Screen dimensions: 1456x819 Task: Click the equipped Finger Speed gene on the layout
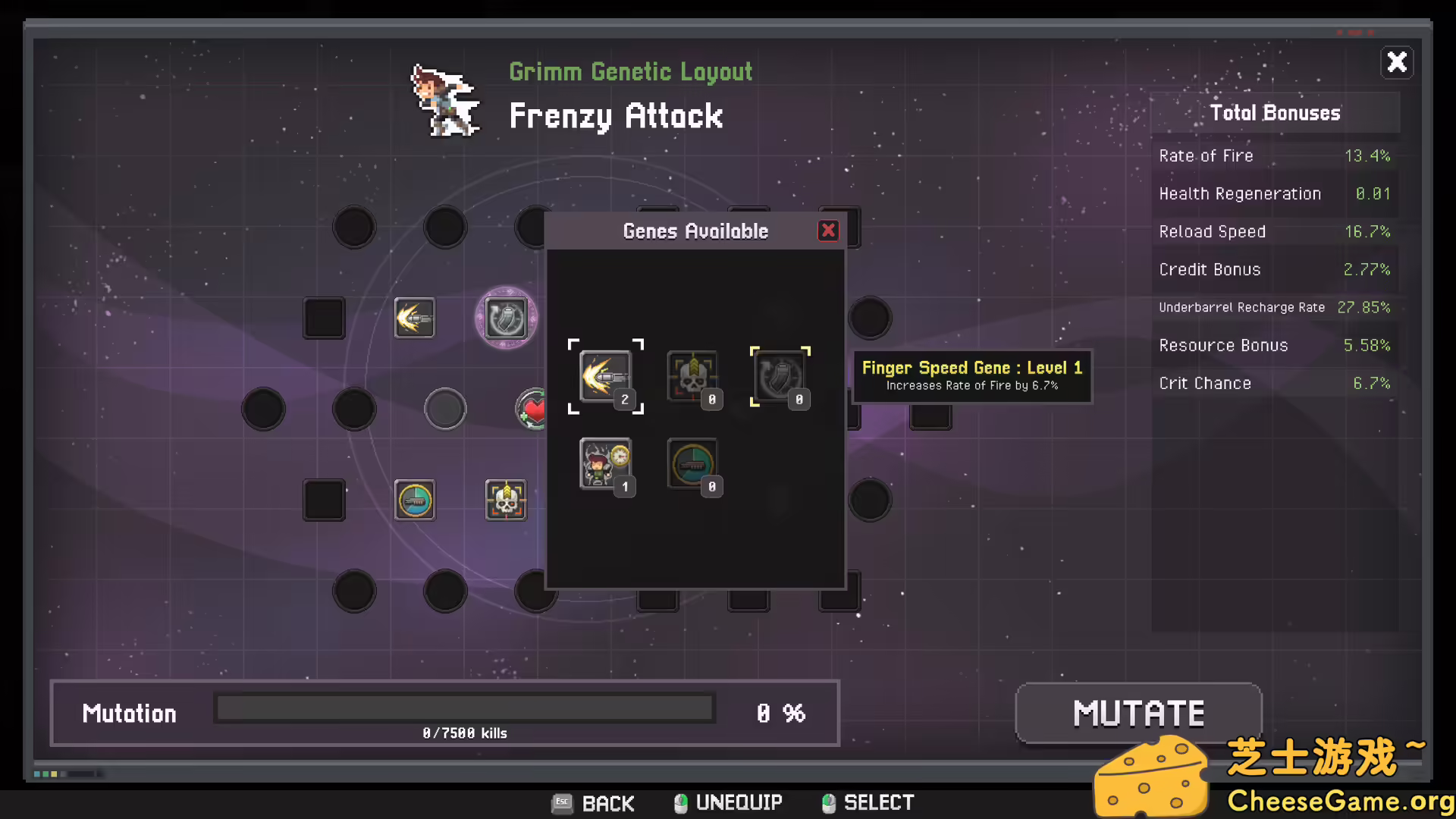414,318
